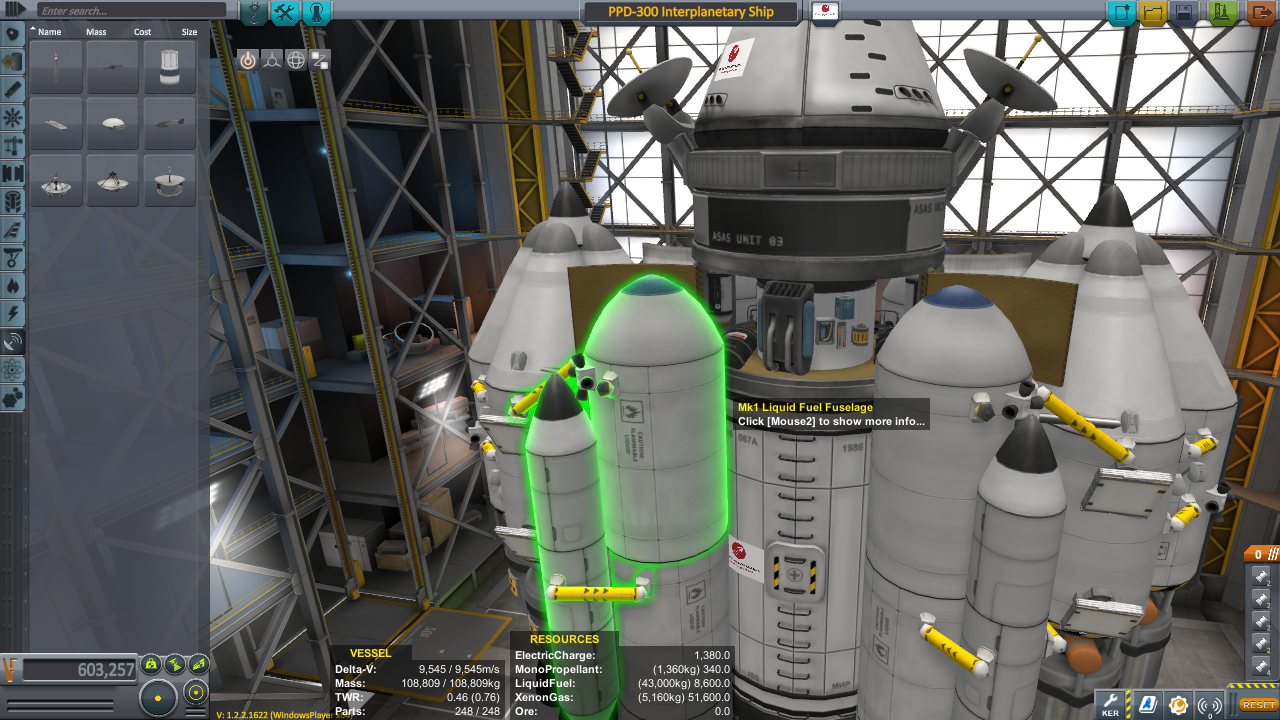Open the load craft folder

pos(1153,13)
